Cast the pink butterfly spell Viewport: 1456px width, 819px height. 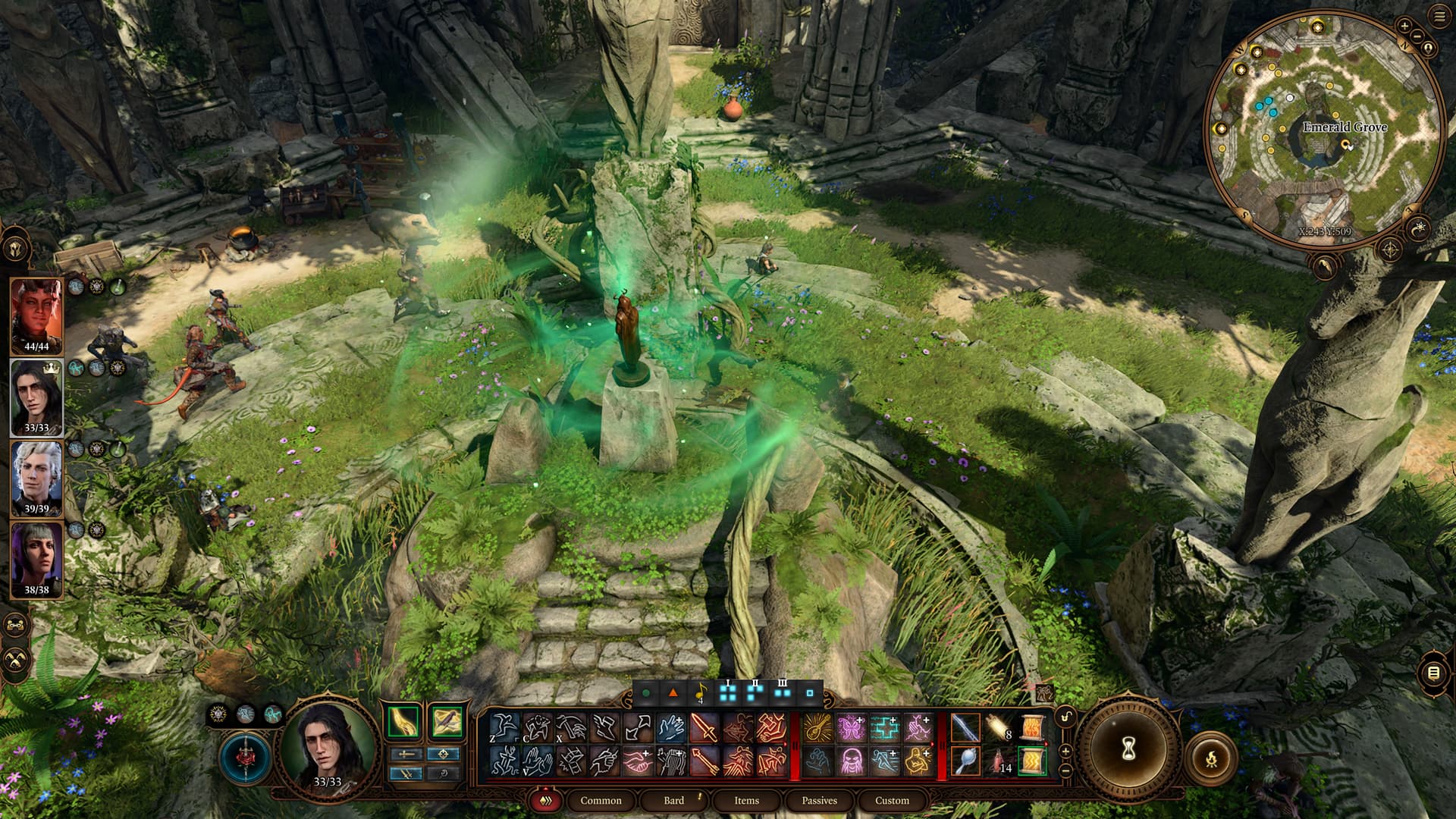point(851,728)
